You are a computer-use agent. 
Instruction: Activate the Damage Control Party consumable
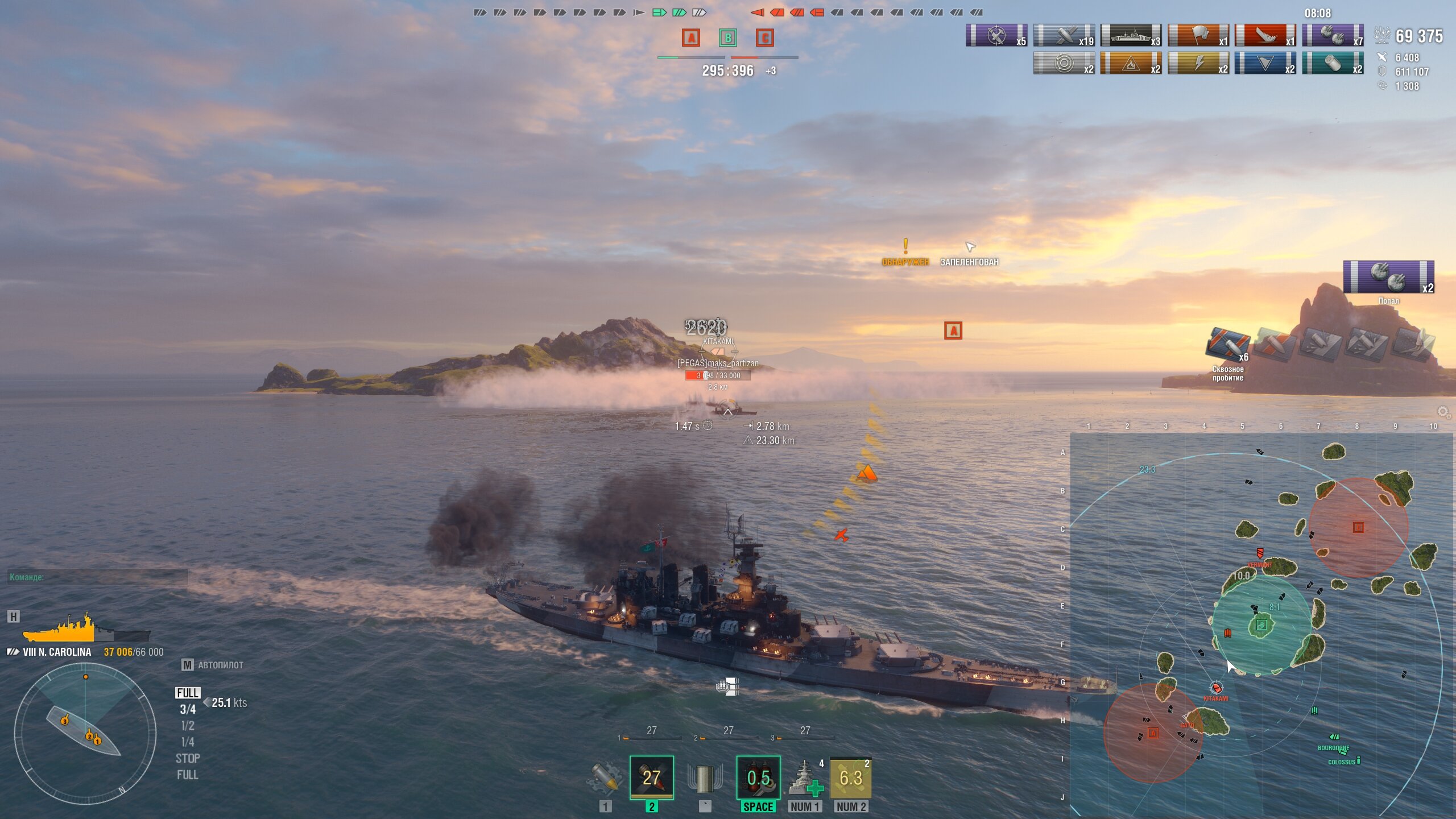coord(758,777)
